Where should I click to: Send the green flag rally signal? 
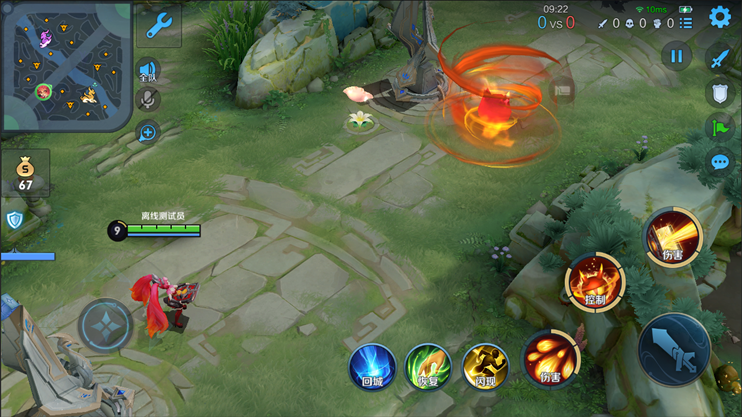719,127
